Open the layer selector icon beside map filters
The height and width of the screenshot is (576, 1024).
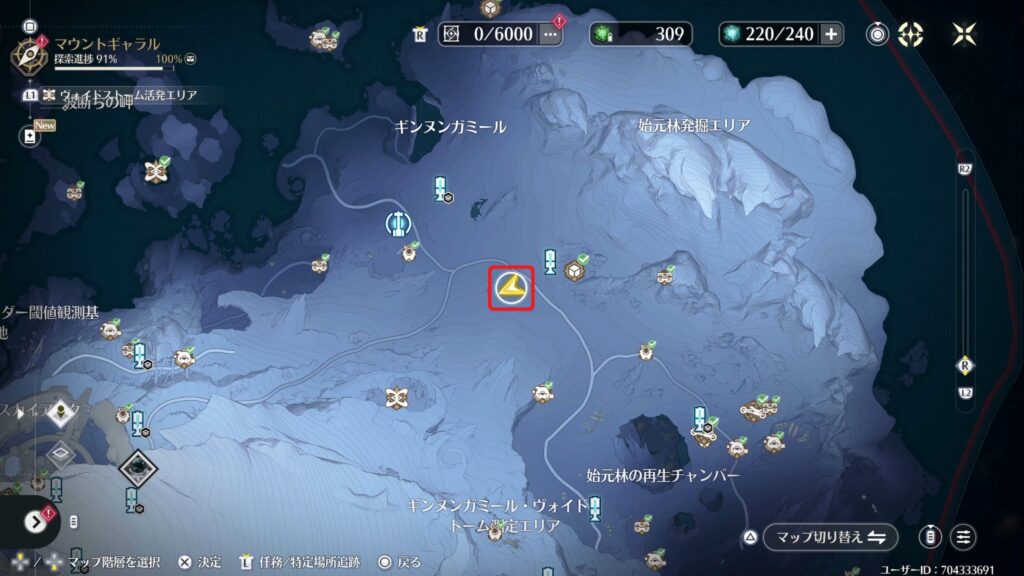pos(931,537)
